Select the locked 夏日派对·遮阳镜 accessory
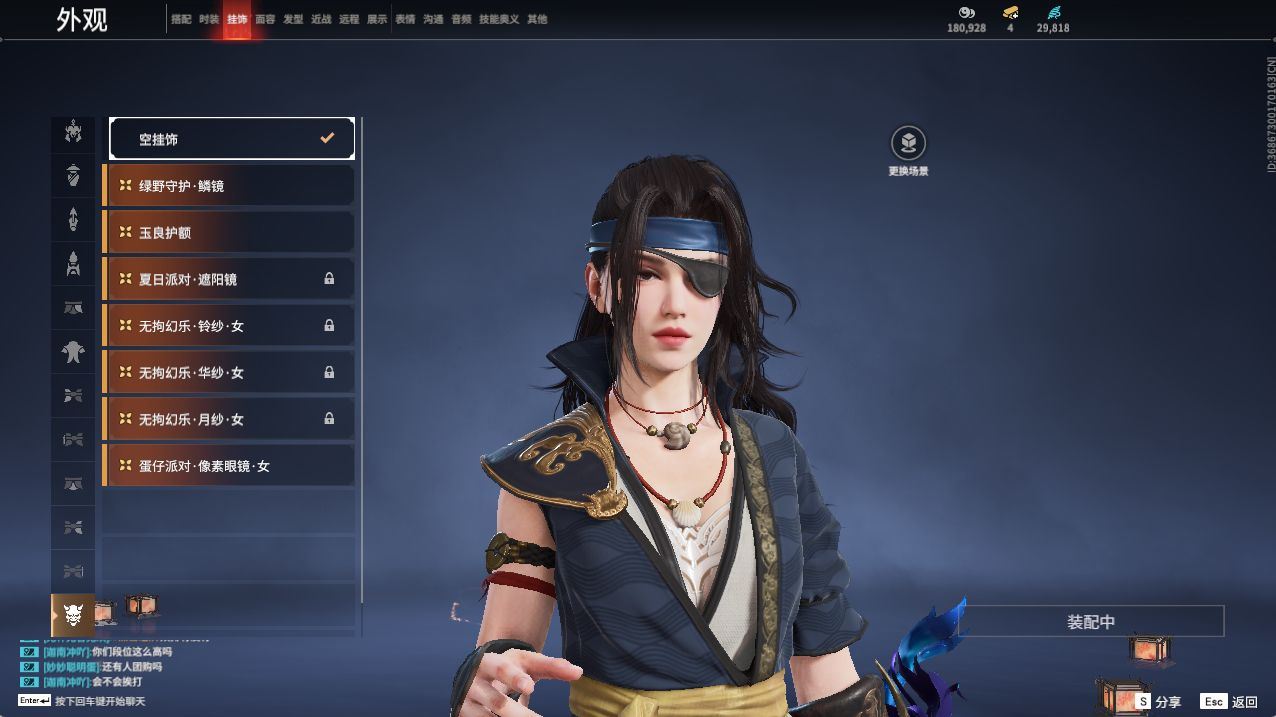The image size is (1276, 717). (229, 279)
